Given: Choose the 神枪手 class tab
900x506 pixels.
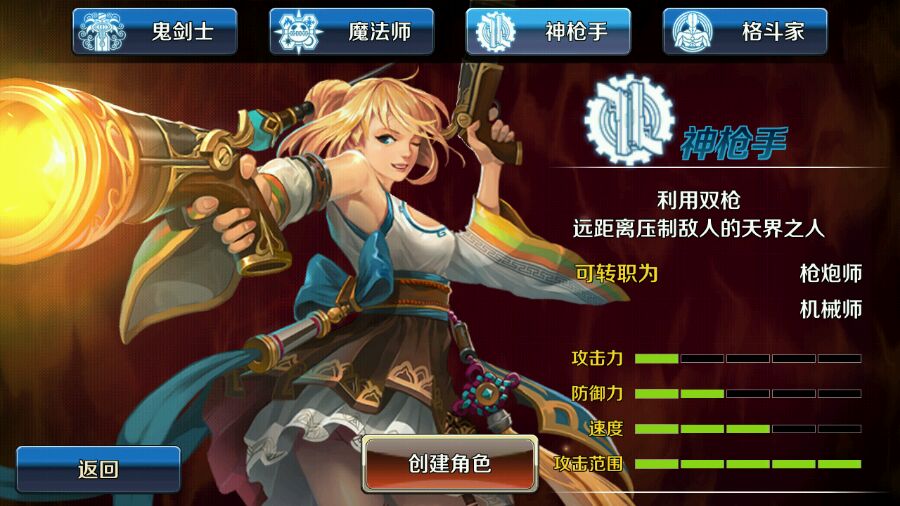Looking at the screenshot, I should pos(548,31).
